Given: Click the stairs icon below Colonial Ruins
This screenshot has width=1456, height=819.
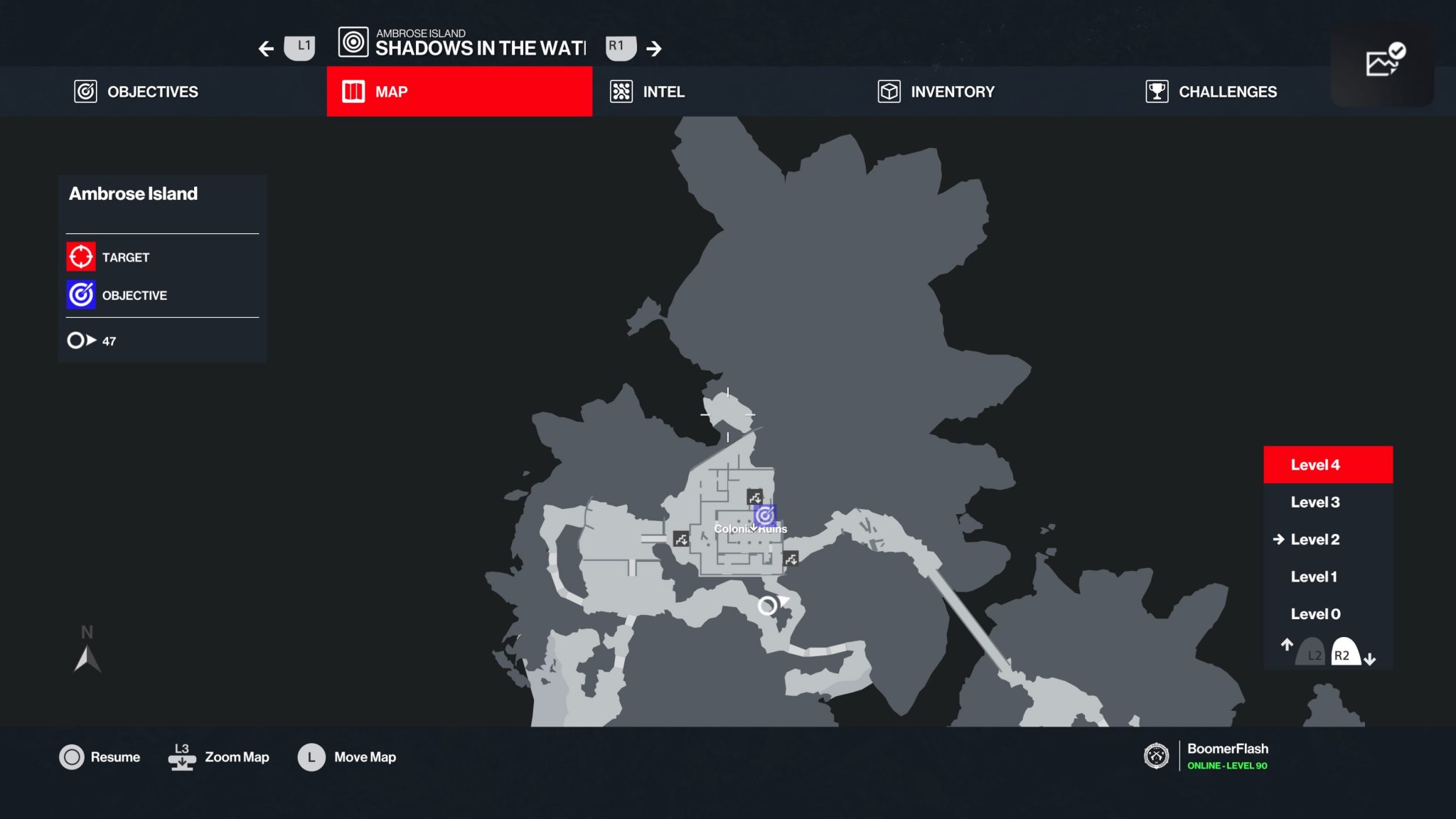Looking at the screenshot, I should 791,560.
